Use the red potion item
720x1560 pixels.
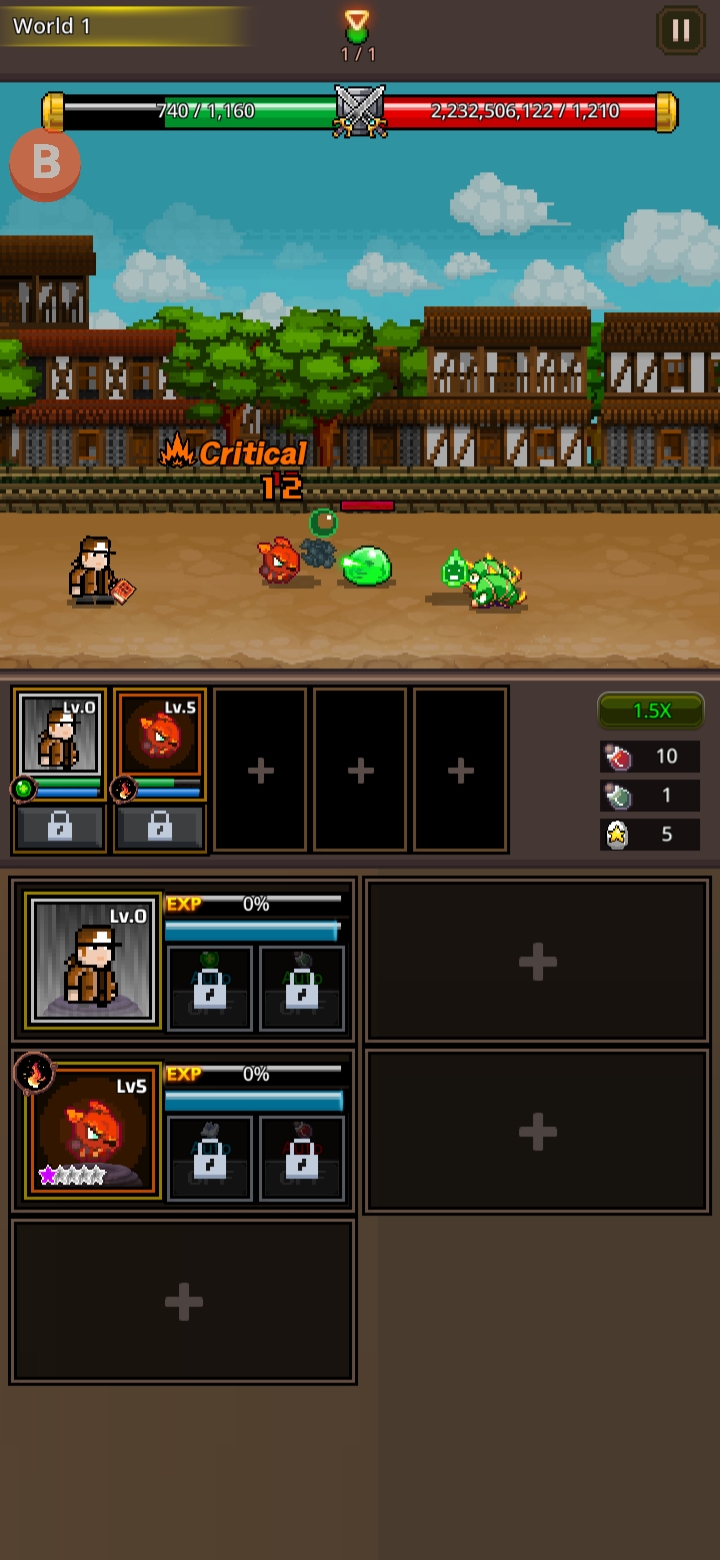click(x=649, y=756)
